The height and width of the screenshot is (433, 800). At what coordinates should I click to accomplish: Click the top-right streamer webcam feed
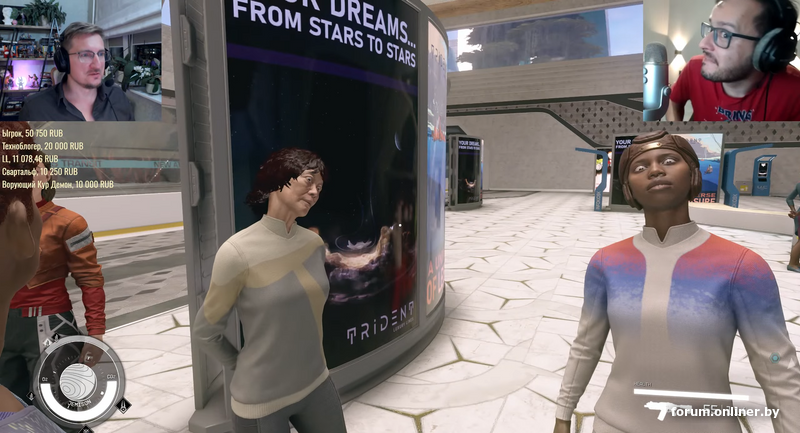(x=721, y=60)
